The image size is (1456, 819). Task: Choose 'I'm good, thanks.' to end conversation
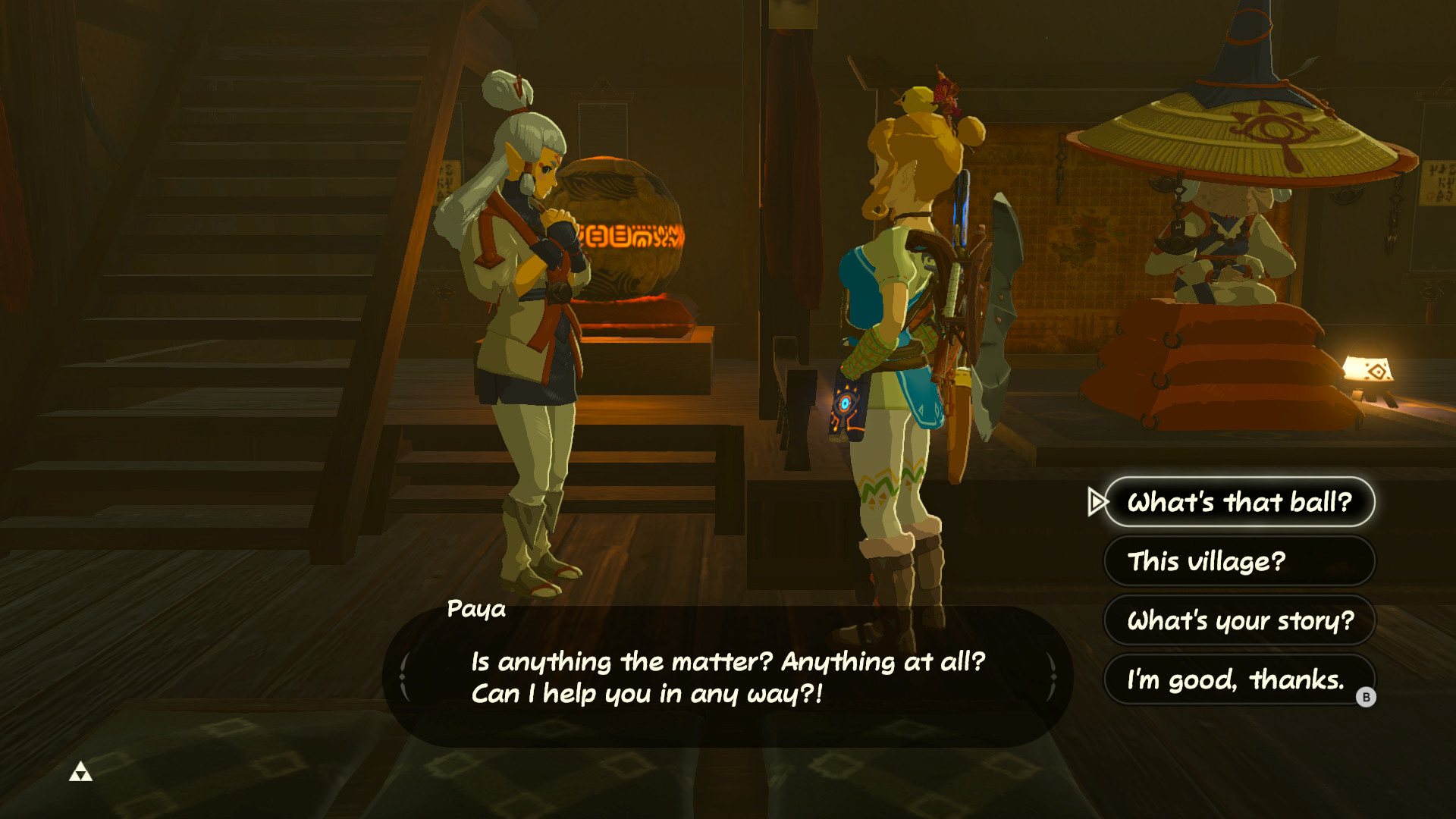coord(1236,681)
